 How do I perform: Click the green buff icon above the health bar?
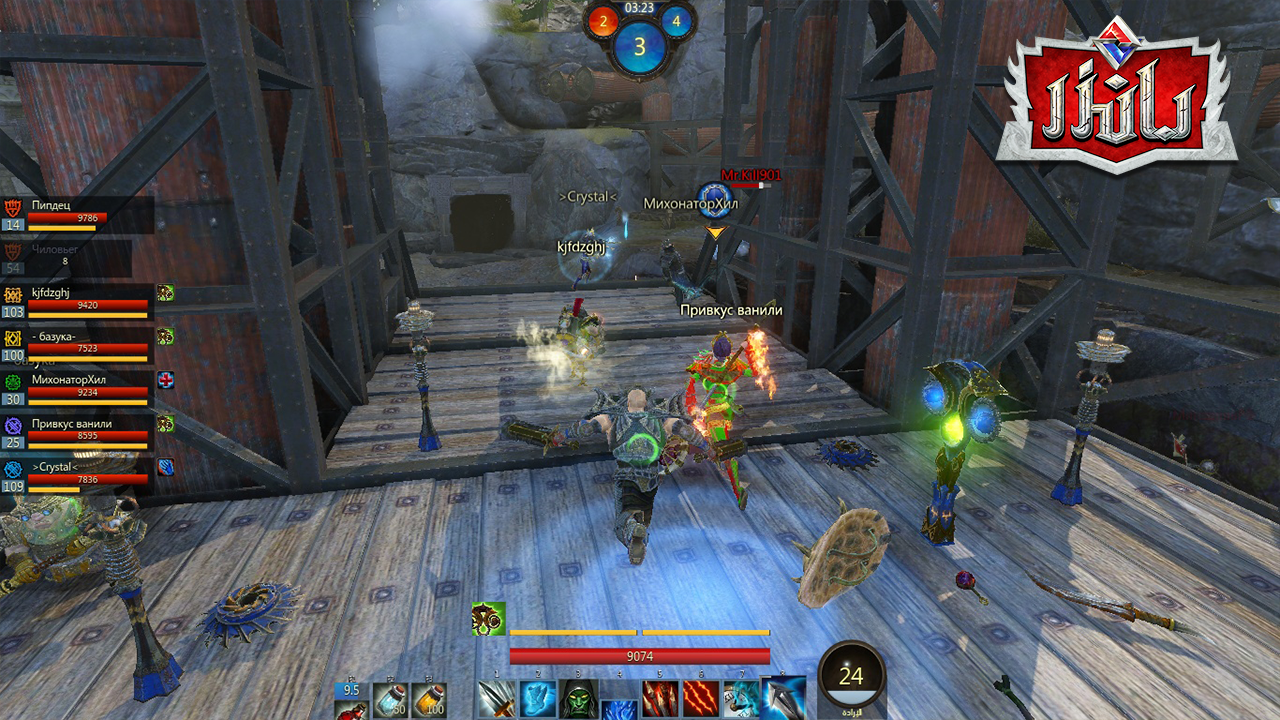488,619
